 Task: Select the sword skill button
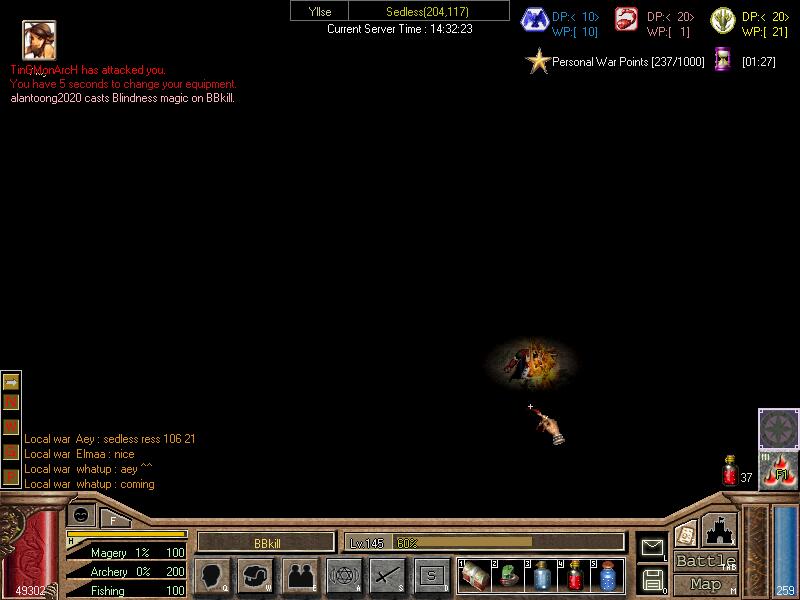coord(387,575)
